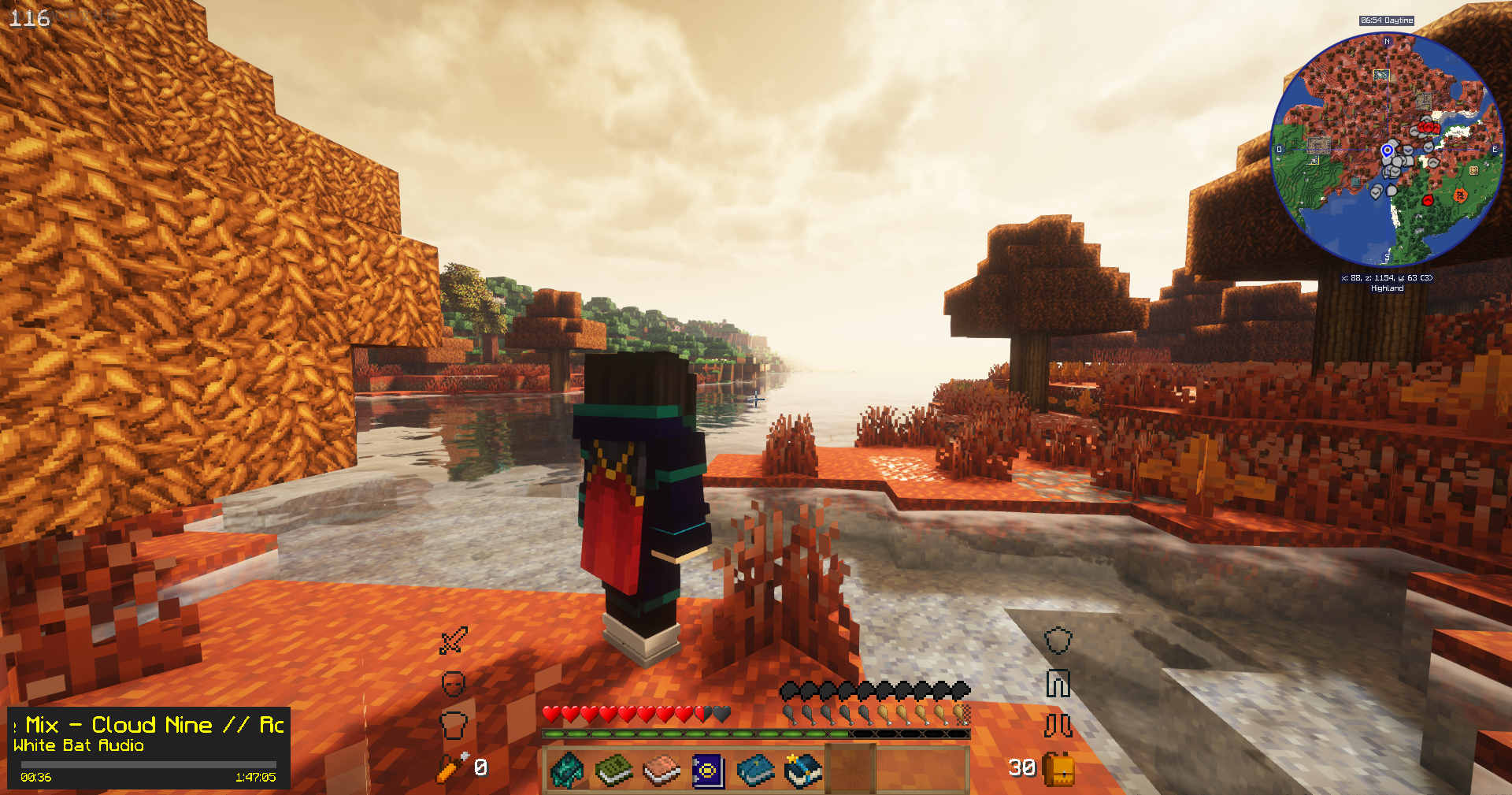
Task: Click the sword weapon slot outline
Action: click(x=454, y=641)
